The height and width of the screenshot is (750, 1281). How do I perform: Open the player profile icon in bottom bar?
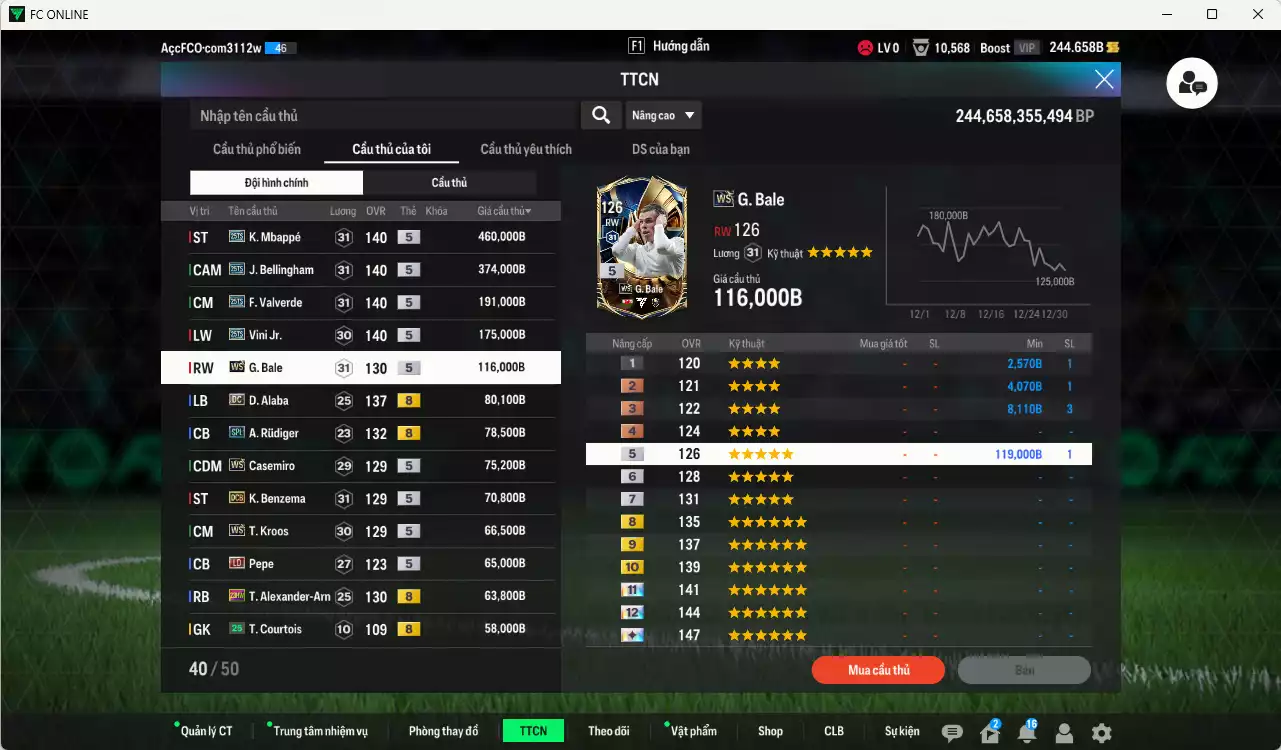(1063, 731)
